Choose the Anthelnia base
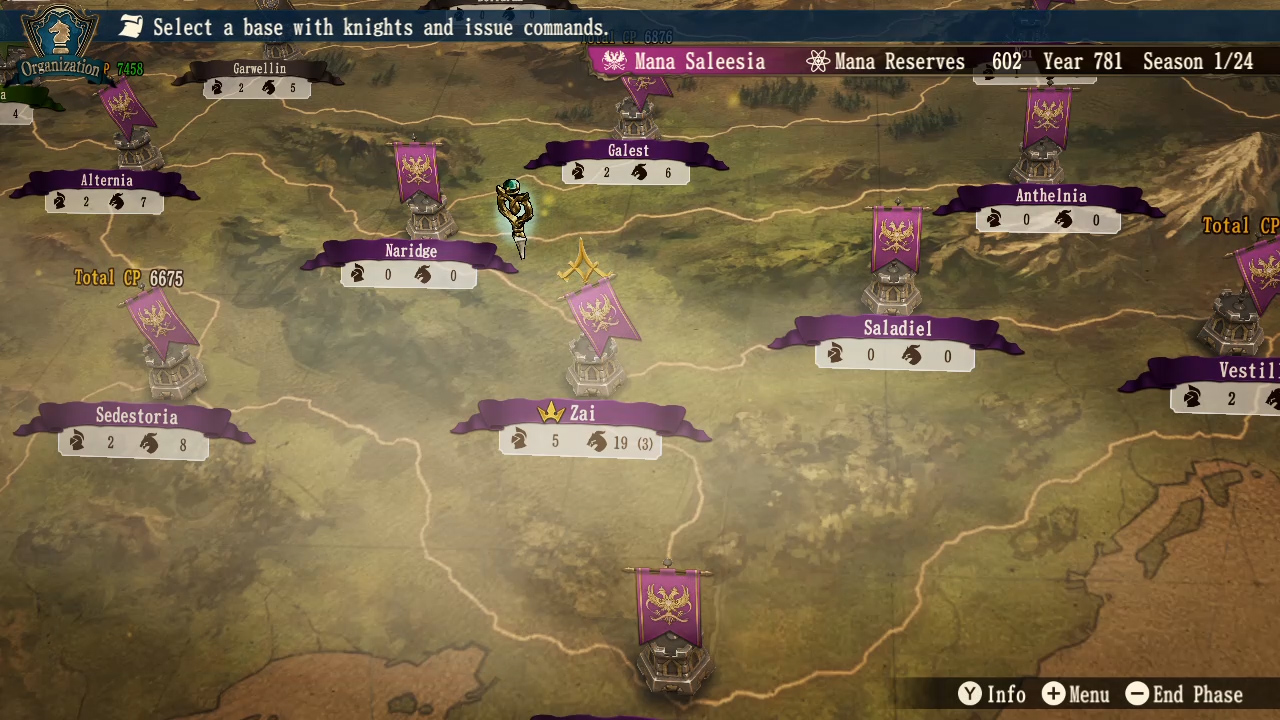 tap(1050, 196)
